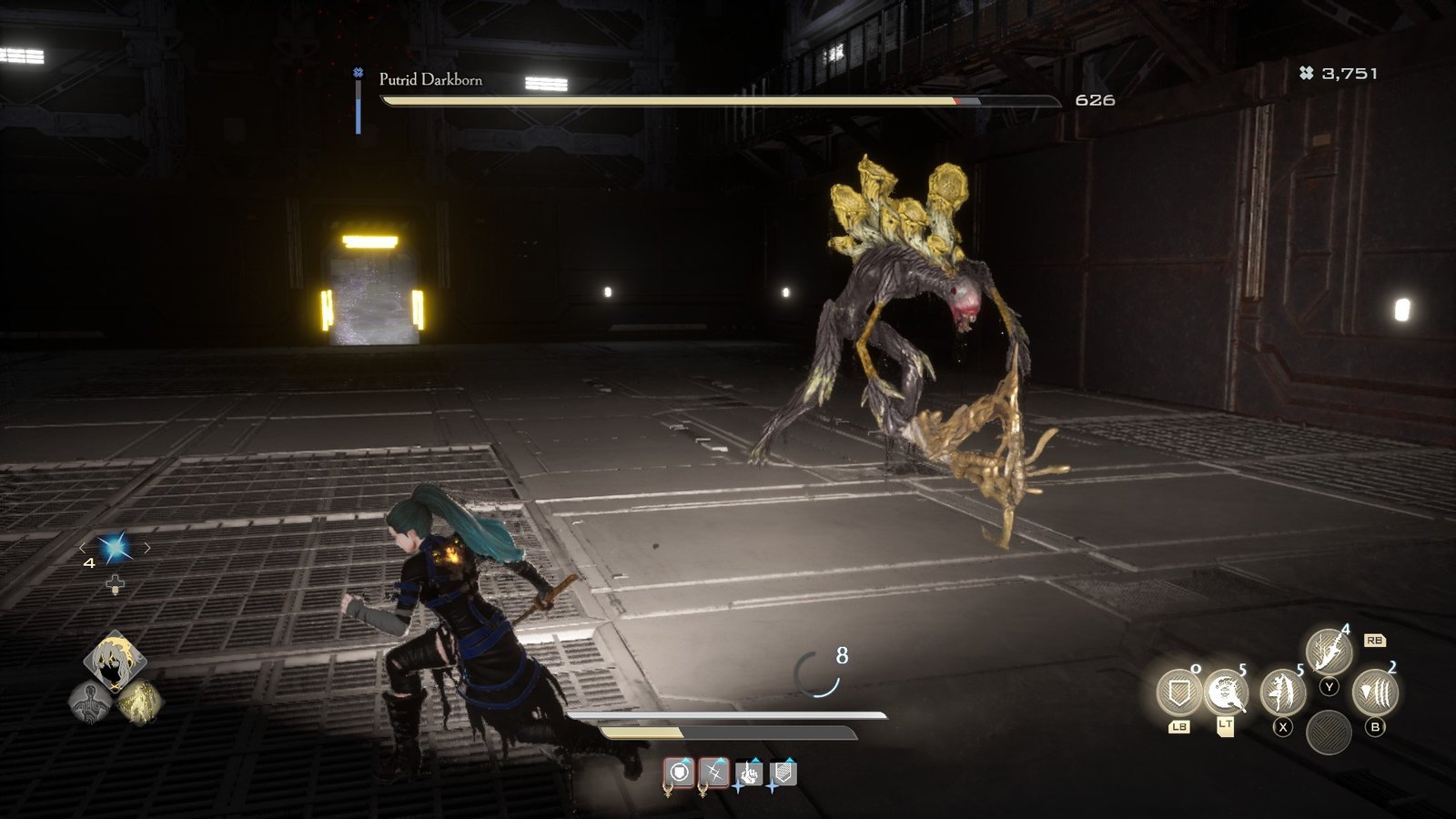Click the golden valkyrie diamond icon

click(142, 701)
